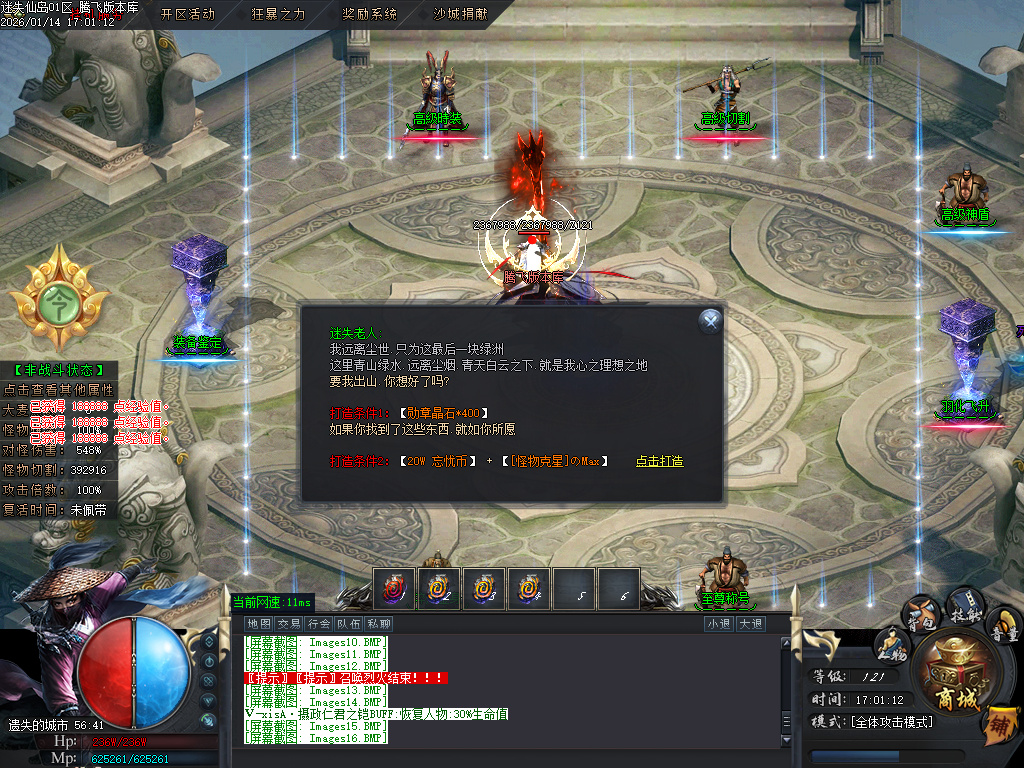This screenshot has height=768, width=1024.
Task: Open the 奖励系统 rewards menu
Action: pos(369,14)
